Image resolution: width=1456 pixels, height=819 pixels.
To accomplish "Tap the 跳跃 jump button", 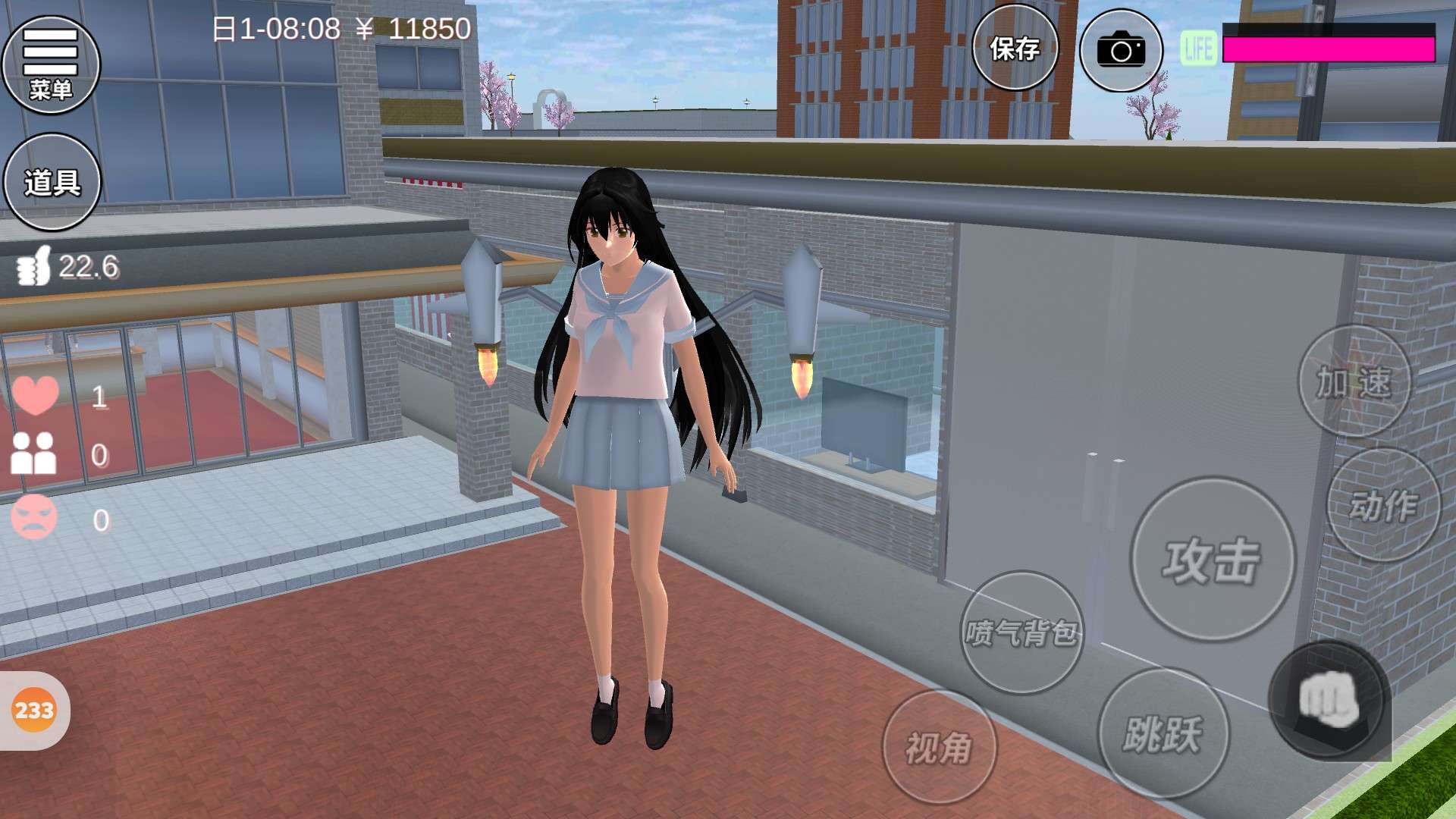I will (1163, 733).
